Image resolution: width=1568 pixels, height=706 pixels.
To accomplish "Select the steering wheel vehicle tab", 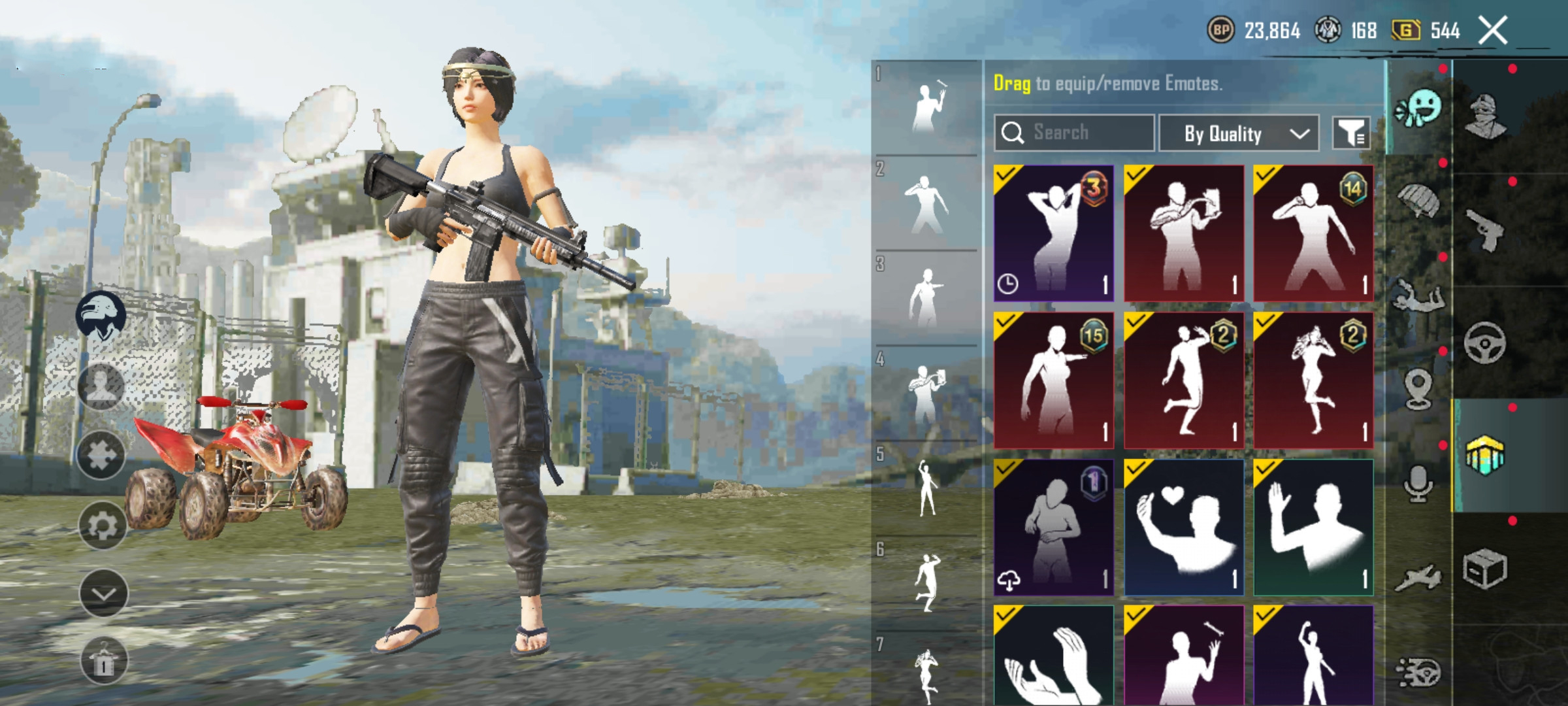I will 1484,343.
